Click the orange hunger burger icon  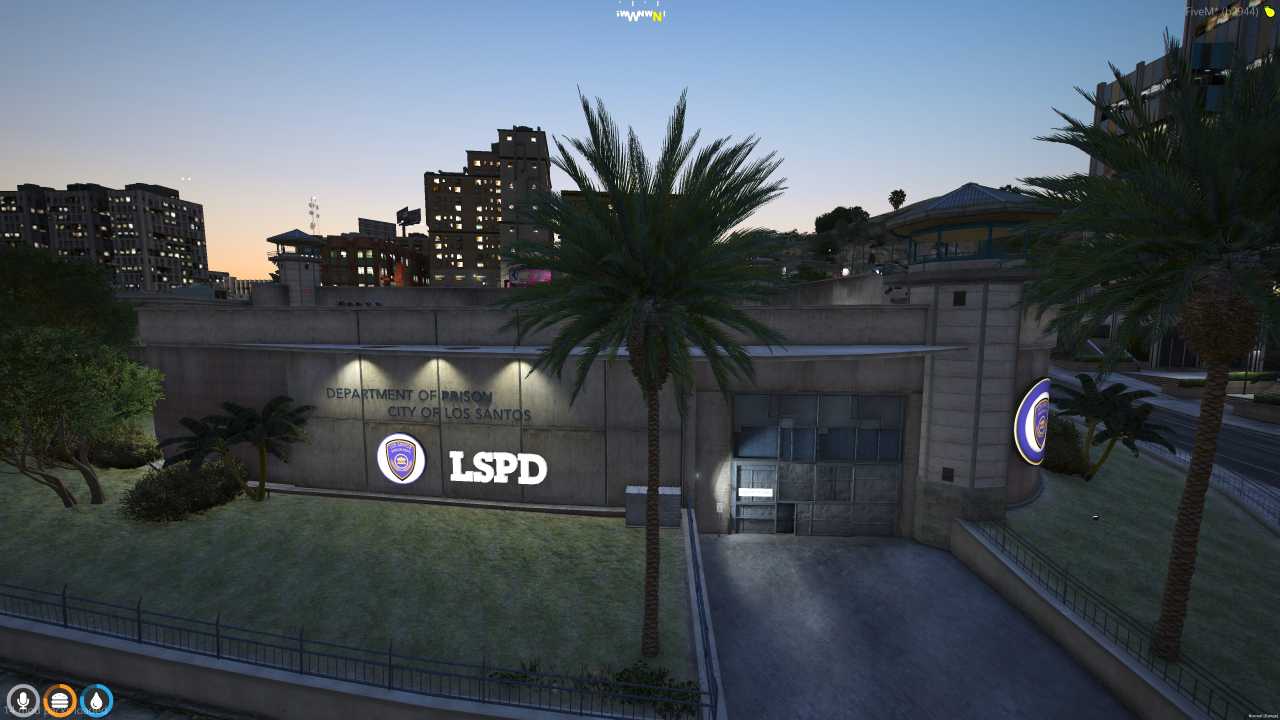click(60, 700)
